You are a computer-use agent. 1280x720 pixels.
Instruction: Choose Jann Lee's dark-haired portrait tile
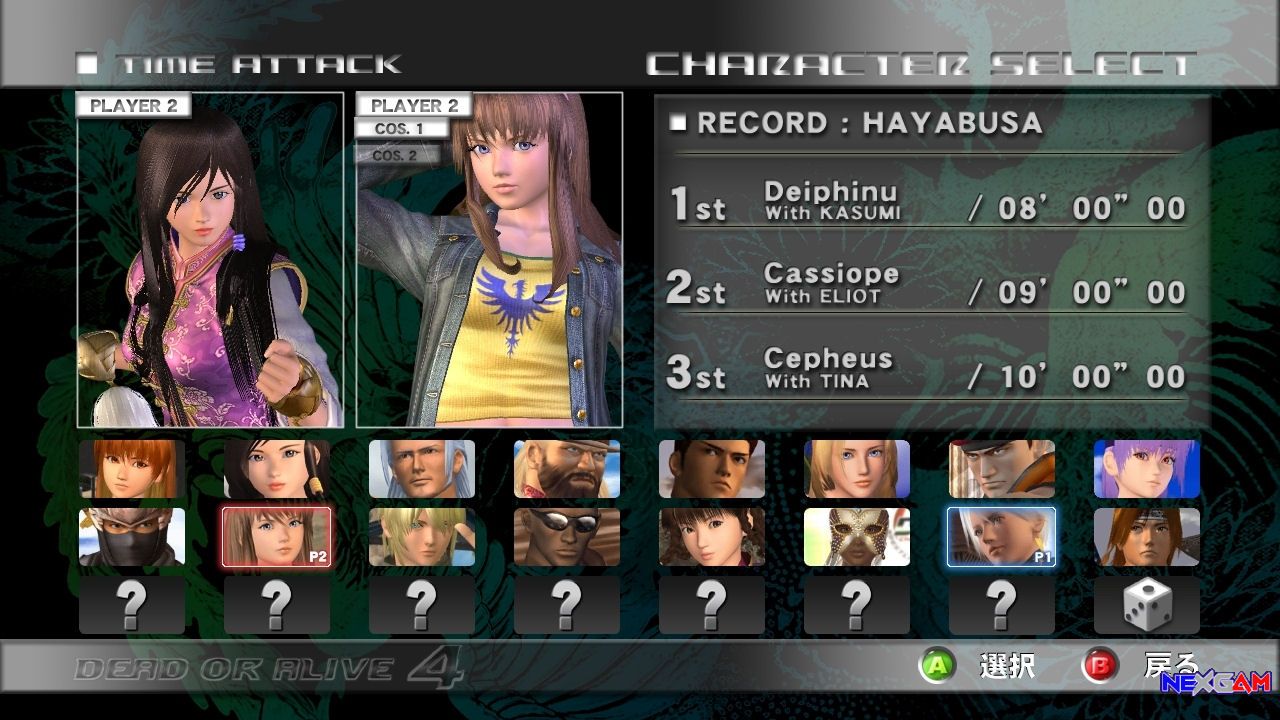tap(712, 469)
